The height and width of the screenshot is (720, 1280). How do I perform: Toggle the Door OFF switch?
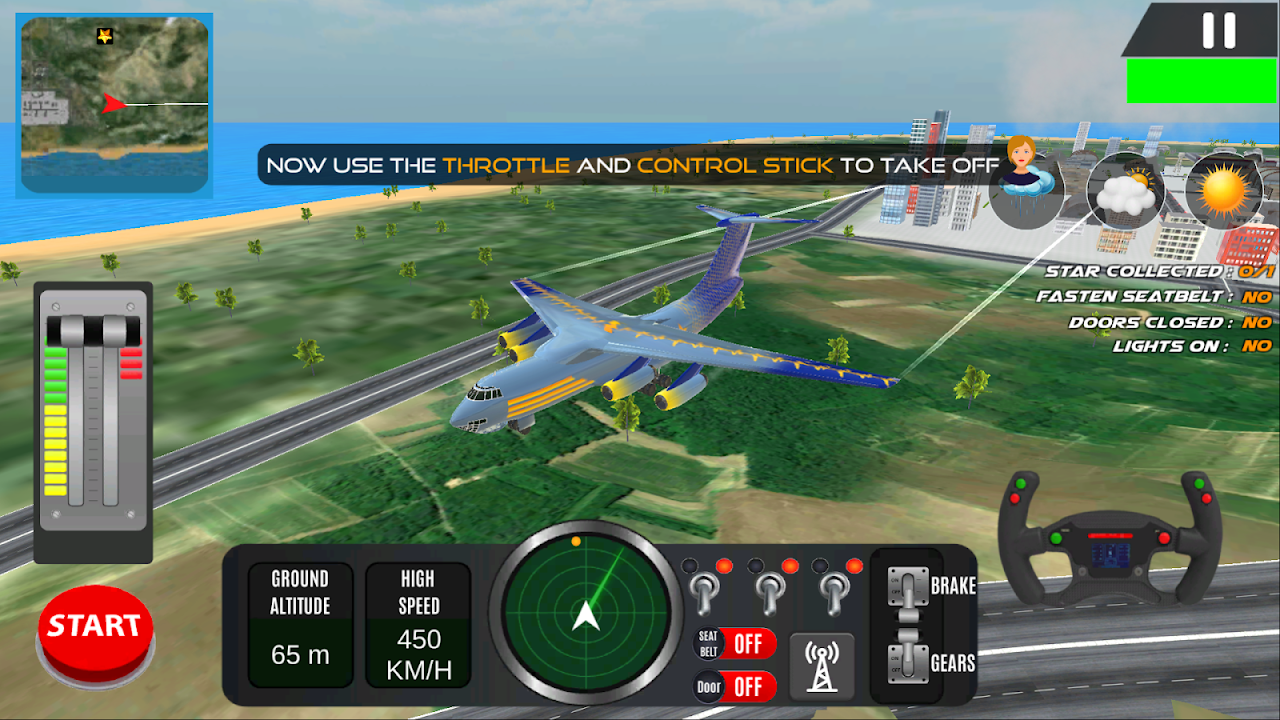[x=737, y=687]
